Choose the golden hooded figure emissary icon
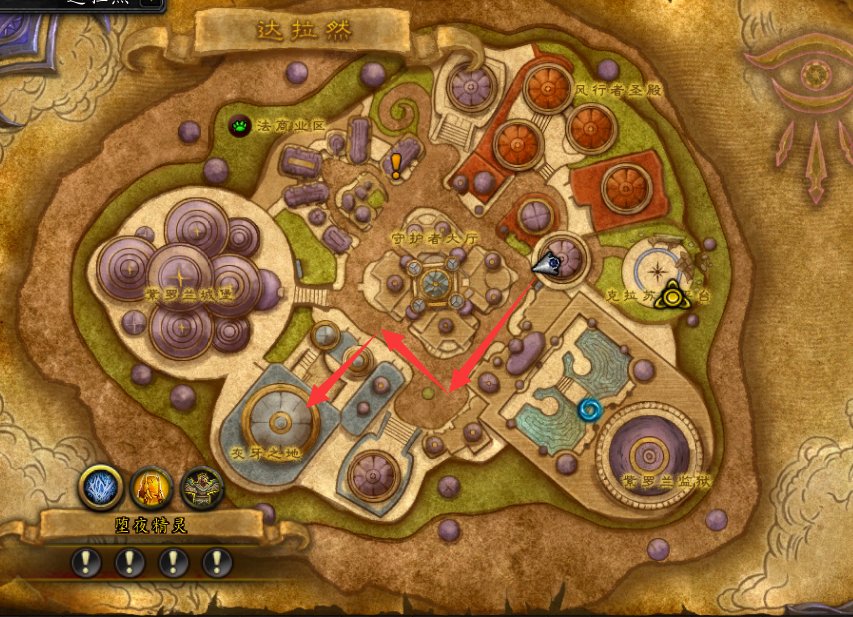The image size is (853, 617). click(x=151, y=487)
